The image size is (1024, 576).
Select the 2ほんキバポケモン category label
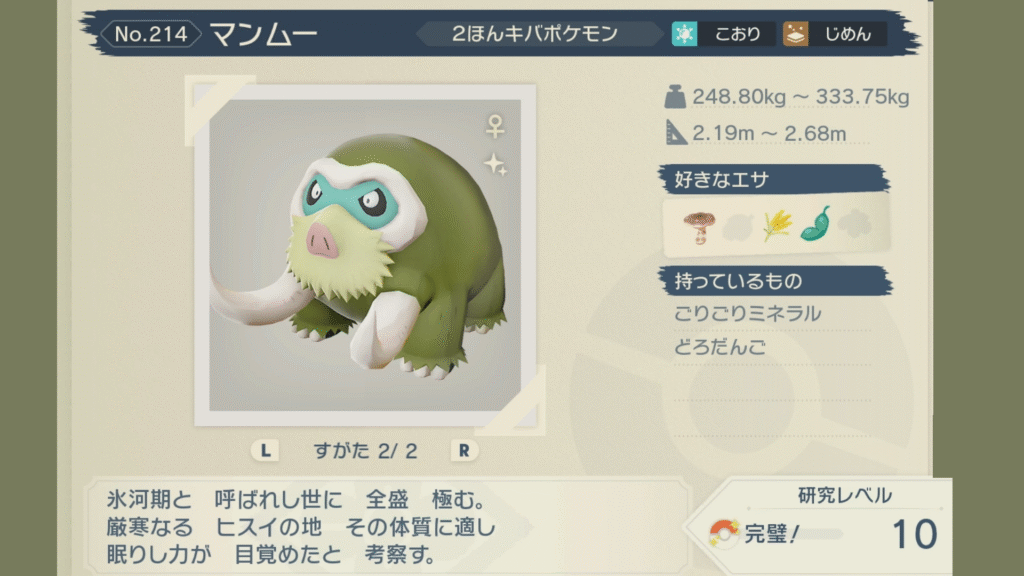(535, 34)
